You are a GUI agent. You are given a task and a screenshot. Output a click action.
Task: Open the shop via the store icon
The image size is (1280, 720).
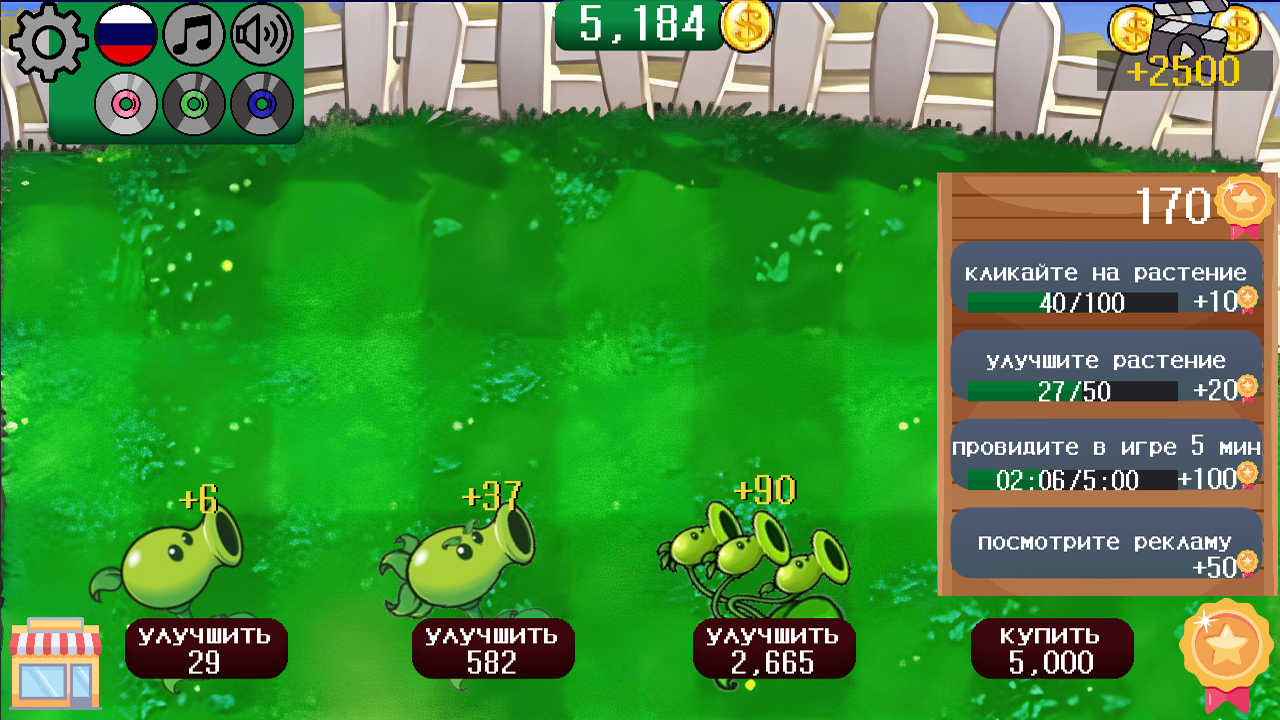(55, 662)
